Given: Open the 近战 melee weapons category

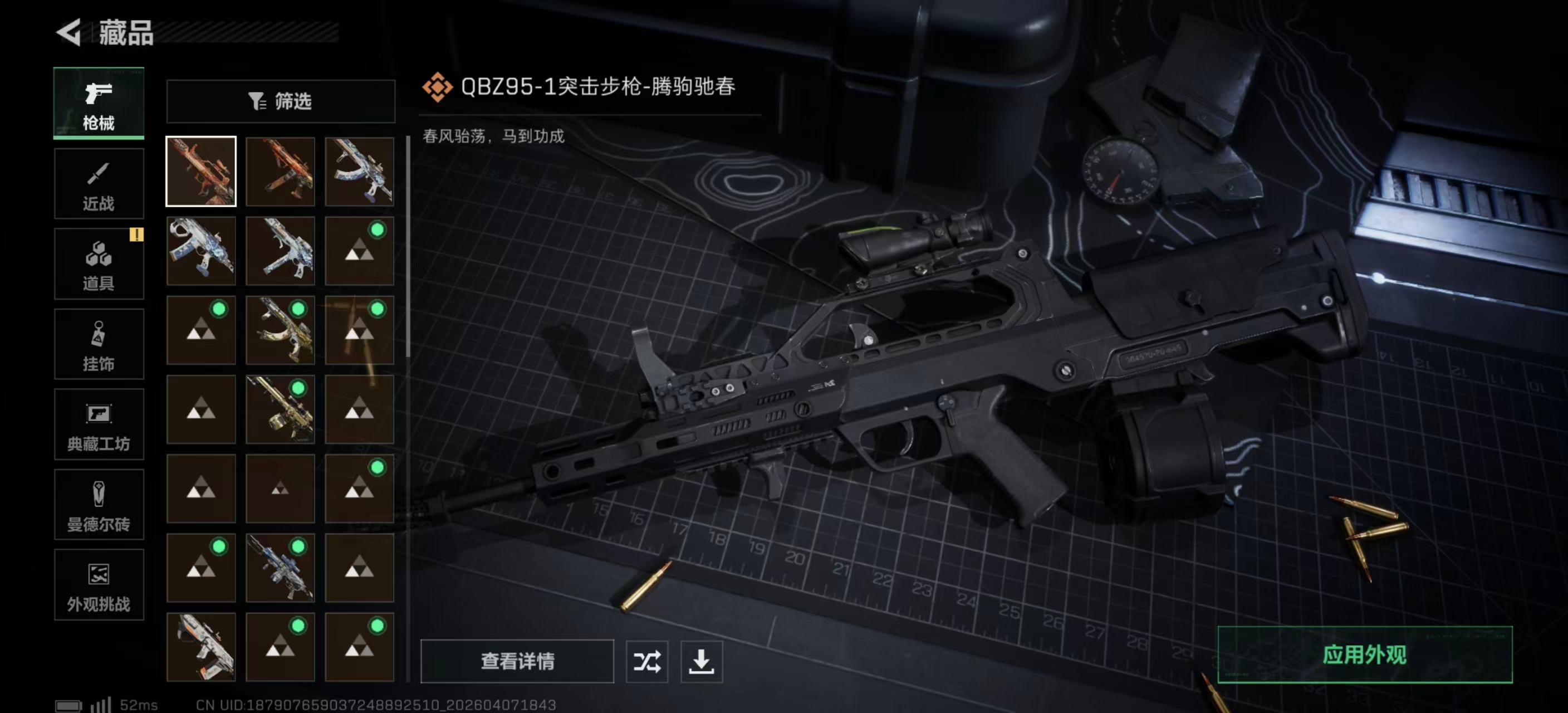Looking at the screenshot, I should pyautogui.click(x=99, y=183).
